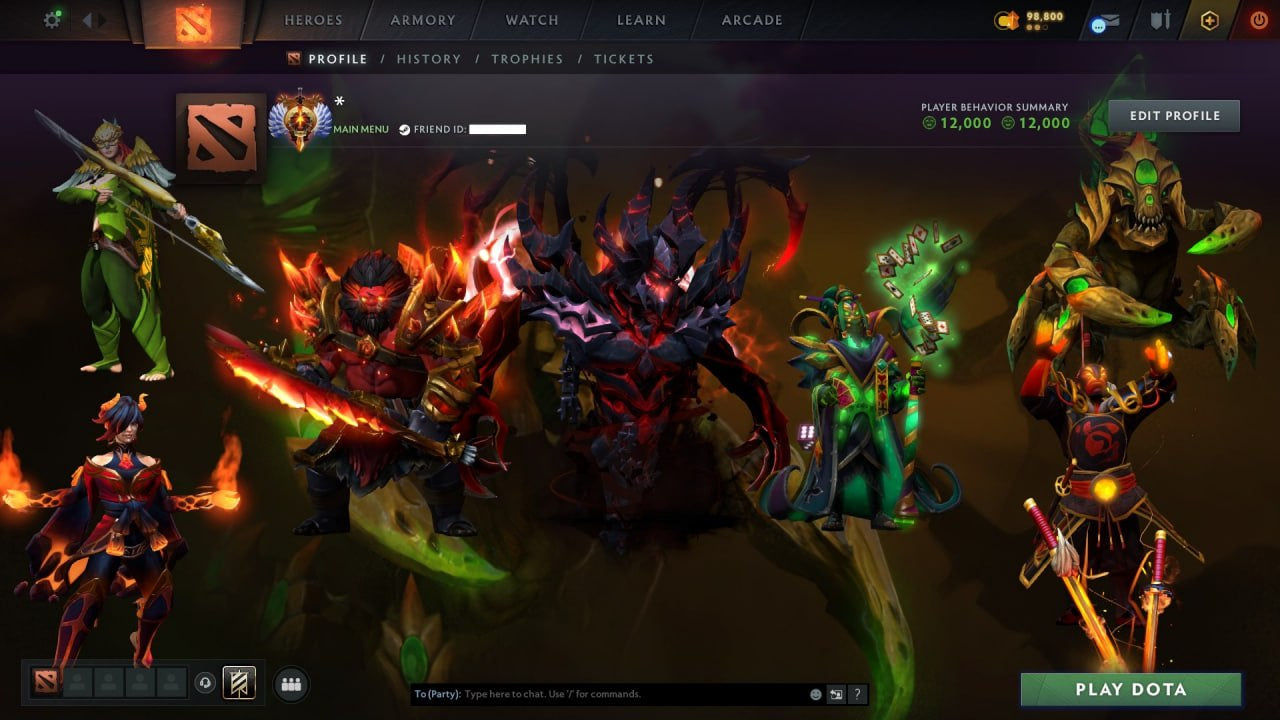Click the power icon to exit Dota
The height and width of the screenshot is (720, 1280).
click(x=1258, y=19)
